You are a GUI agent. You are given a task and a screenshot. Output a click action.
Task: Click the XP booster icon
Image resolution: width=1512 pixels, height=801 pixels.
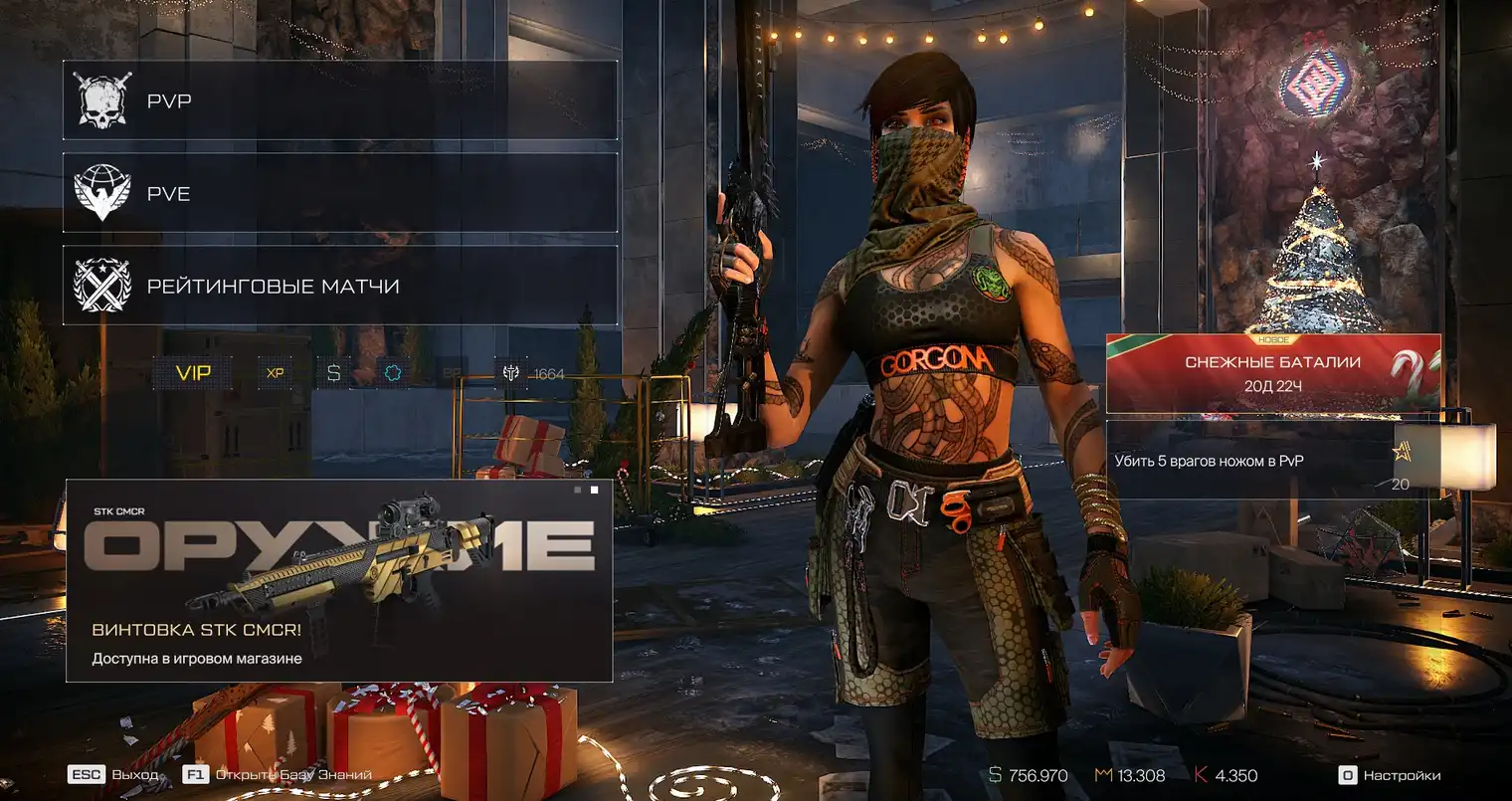276,373
